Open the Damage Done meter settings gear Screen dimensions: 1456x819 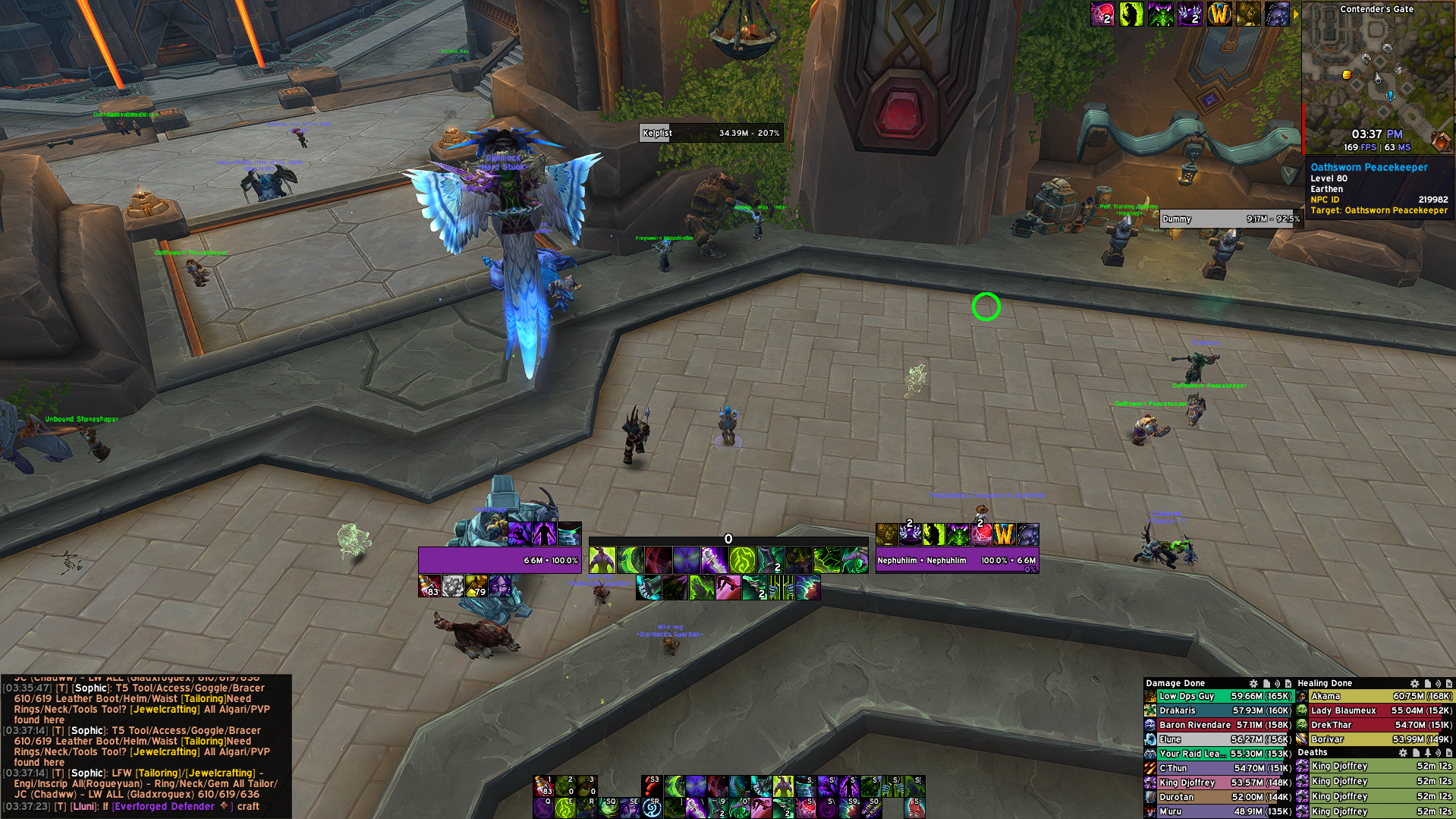click(x=1253, y=684)
